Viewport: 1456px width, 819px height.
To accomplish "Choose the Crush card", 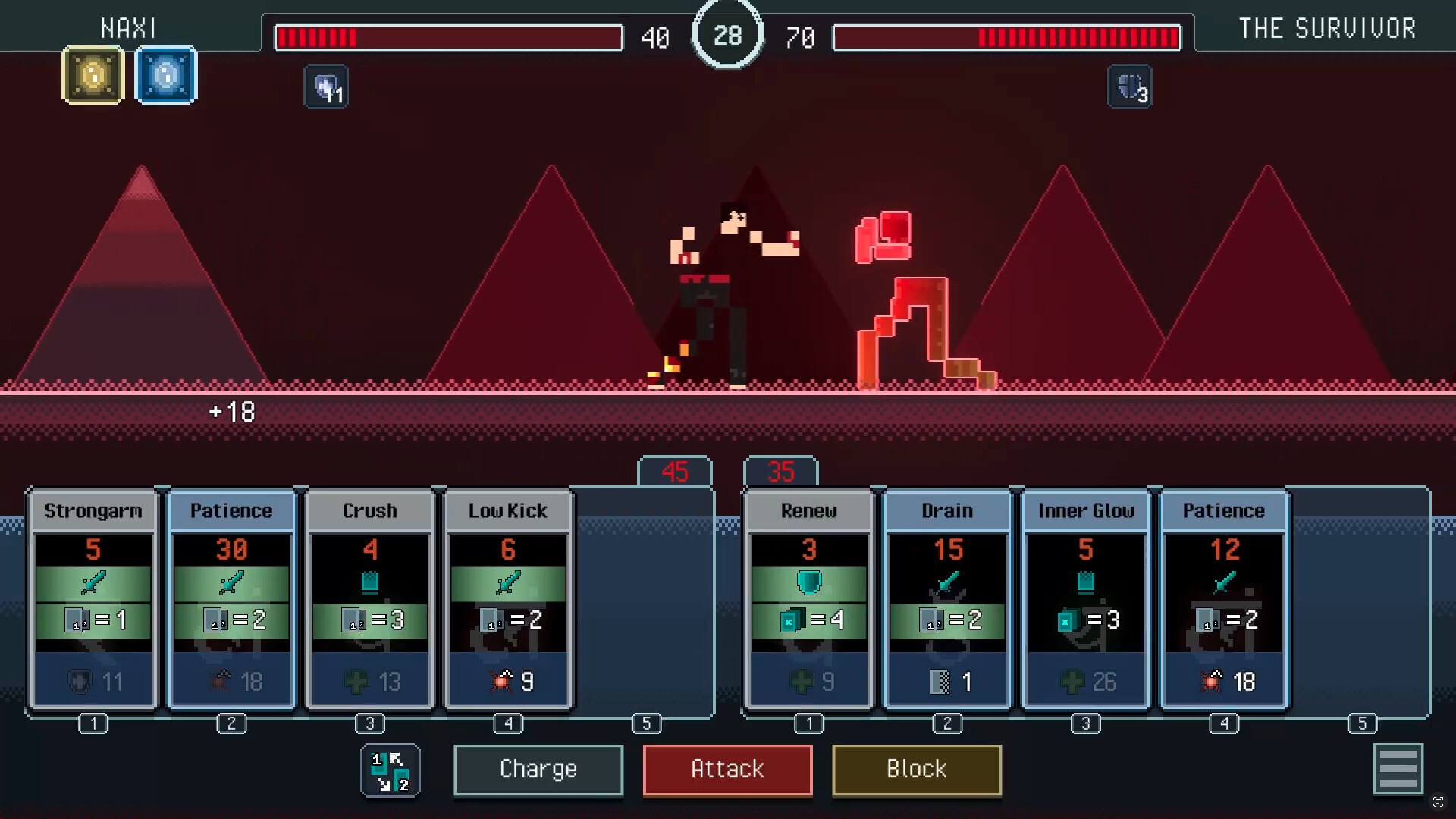I will tap(370, 599).
